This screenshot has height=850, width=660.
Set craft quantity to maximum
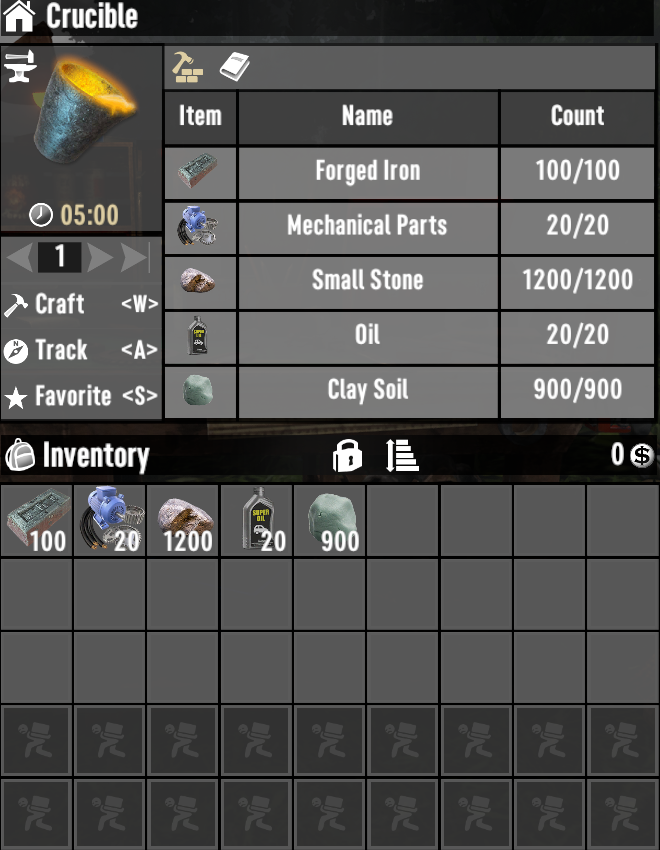coord(135,258)
